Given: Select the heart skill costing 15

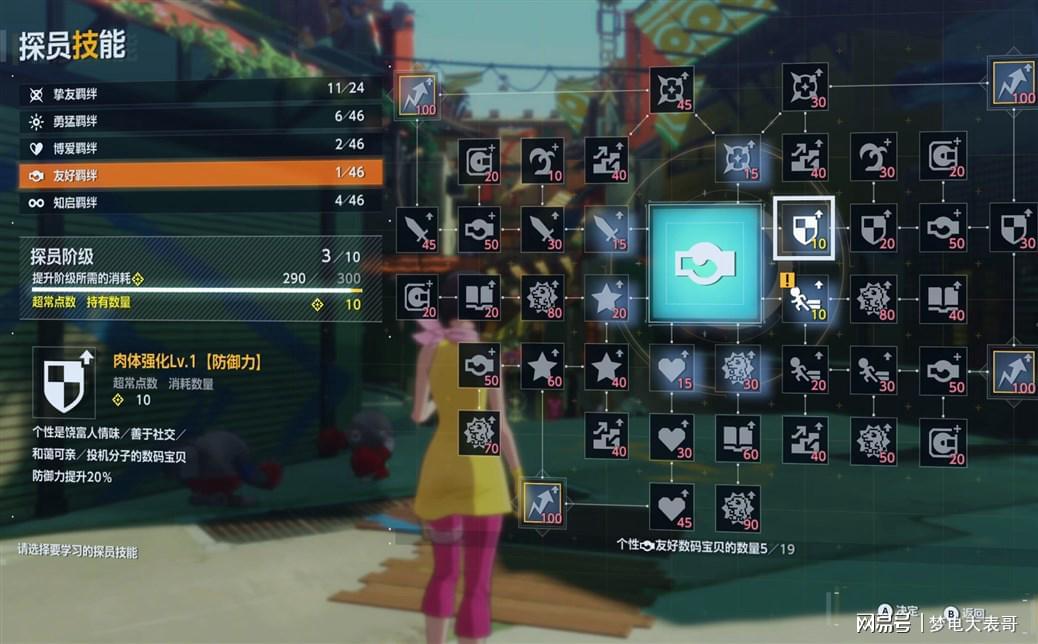Looking at the screenshot, I should (672, 367).
